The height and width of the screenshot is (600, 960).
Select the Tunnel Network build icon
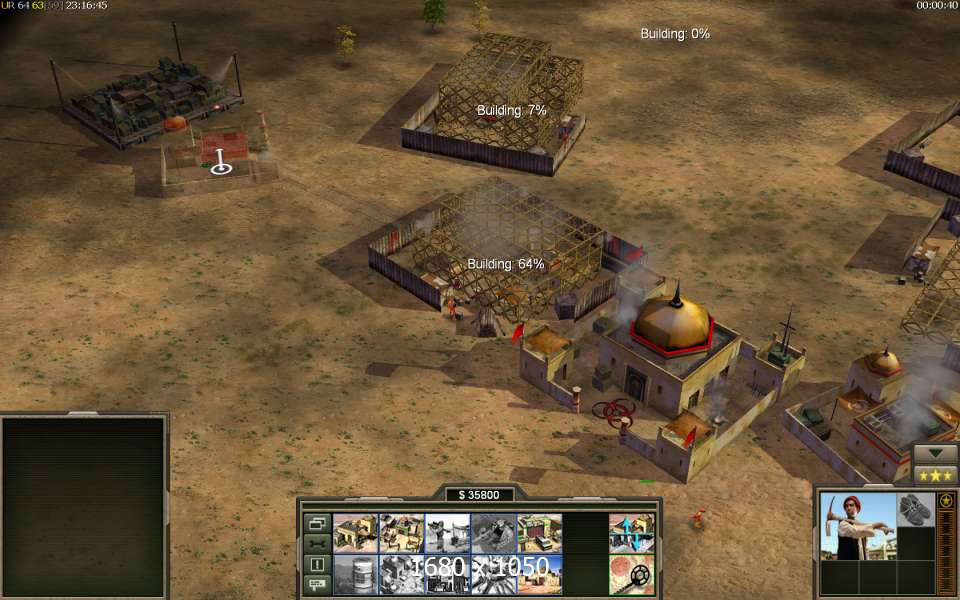click(493, 533)
